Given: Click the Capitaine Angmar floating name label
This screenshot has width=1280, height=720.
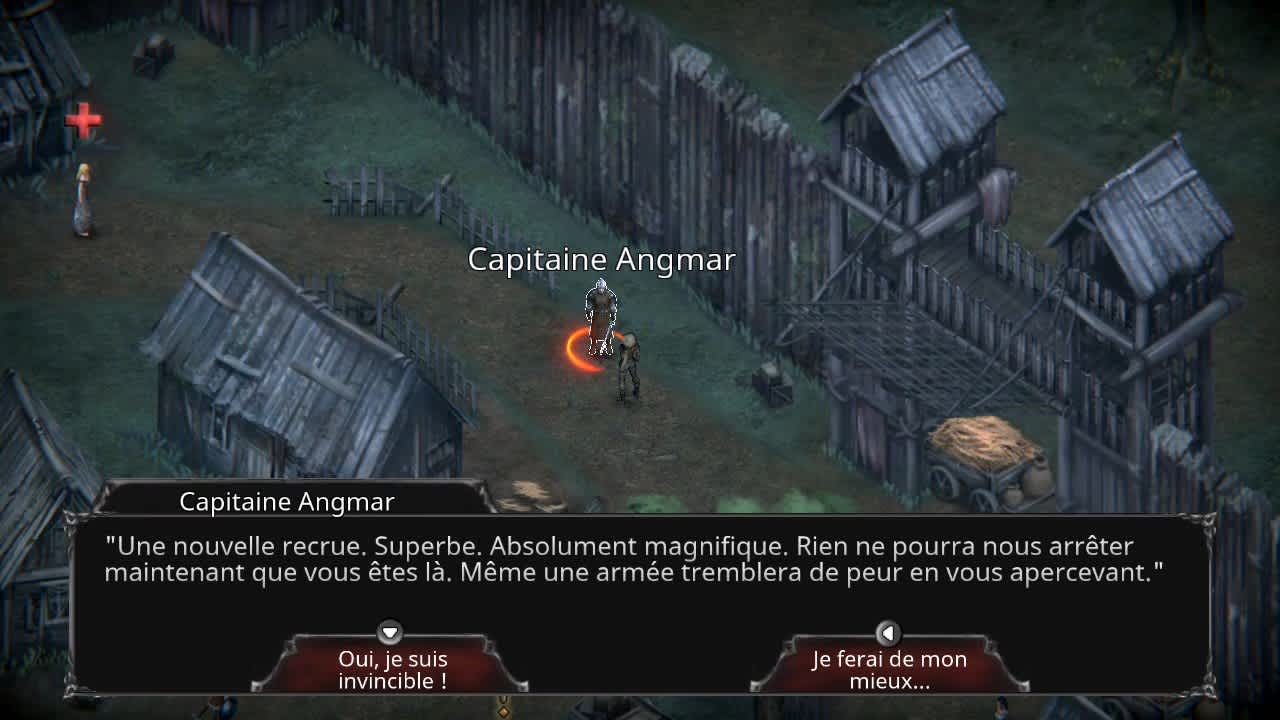Looking at the screenshot, I should click(601, 260).
